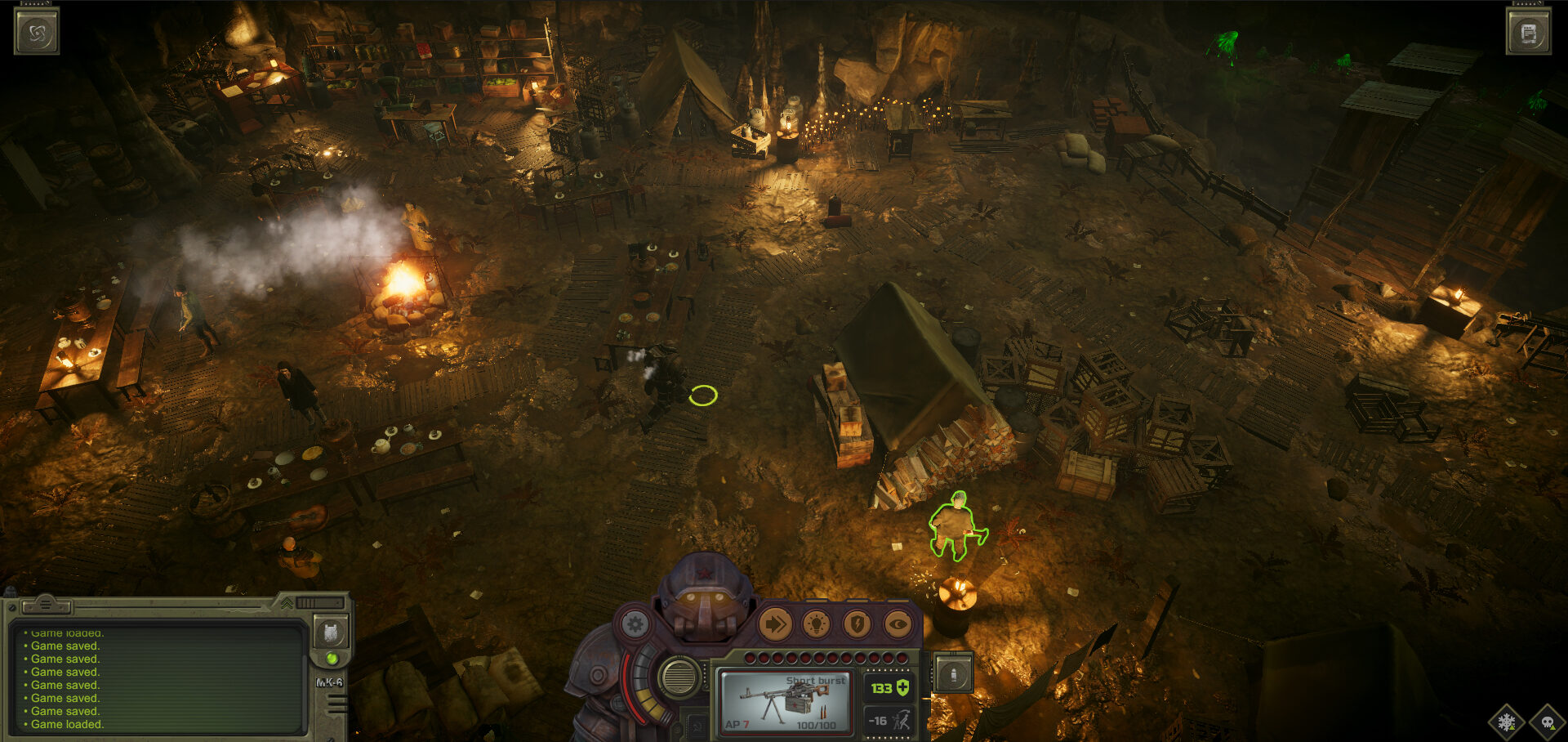
Task: Toggle the lightbulb flashlight button
Action: (x=816, y=625)
